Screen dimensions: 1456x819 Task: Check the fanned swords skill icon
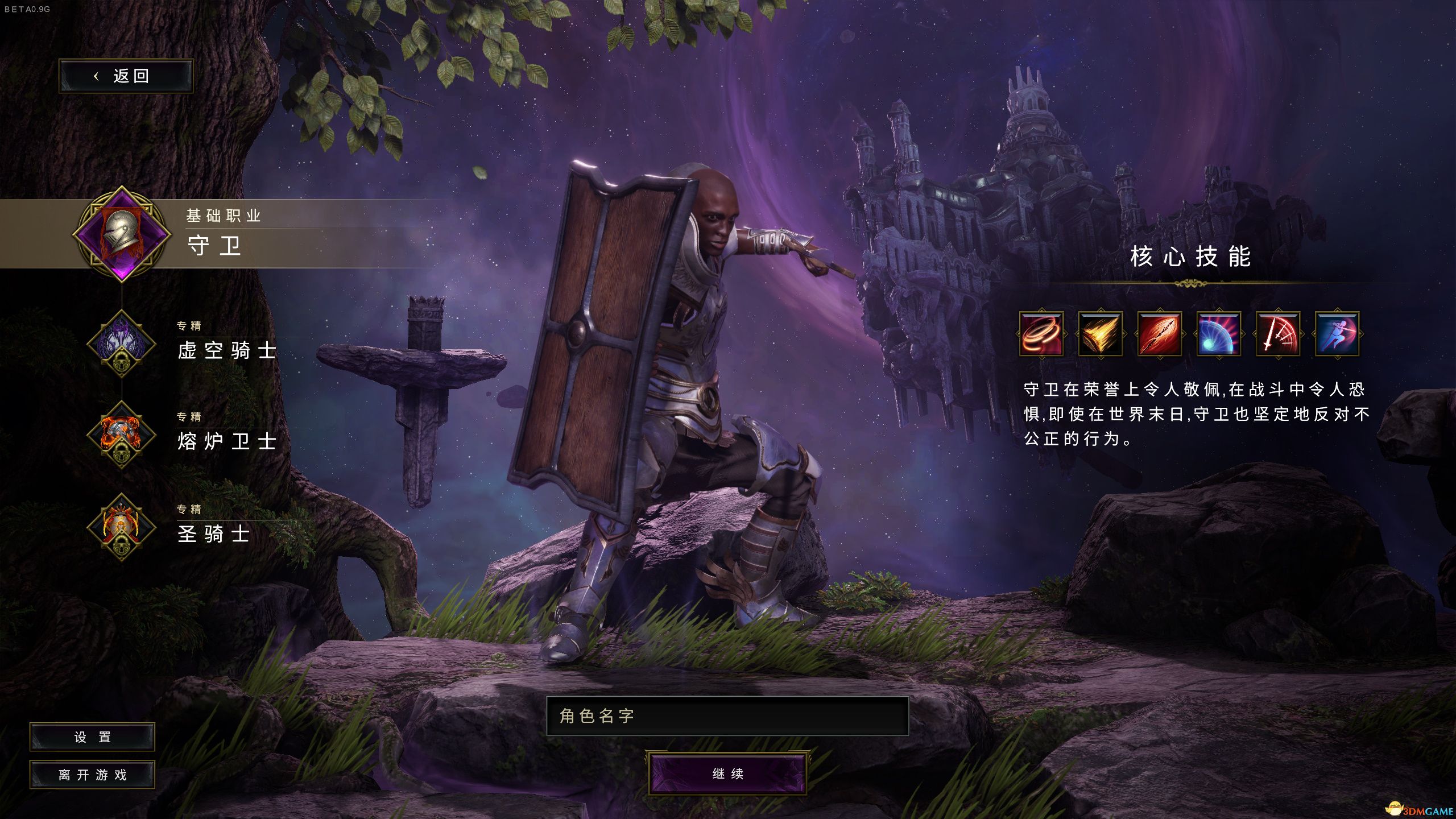(x=1278, y=334)
